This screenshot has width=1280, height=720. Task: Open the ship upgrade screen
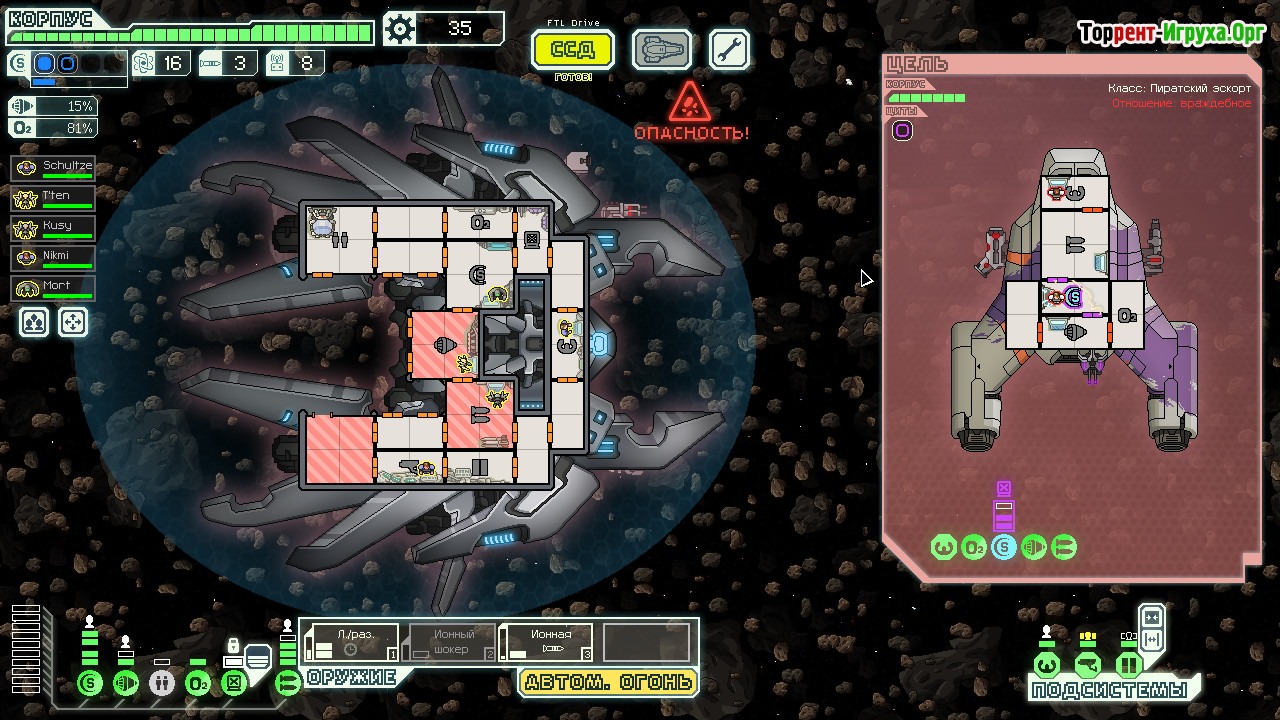(662, 49)
